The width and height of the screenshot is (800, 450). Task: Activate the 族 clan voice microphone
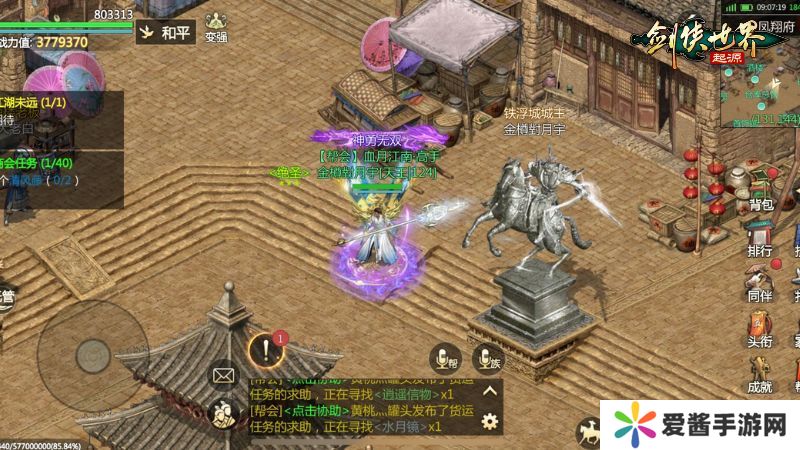pyautogui.click(x=489, y=357)
